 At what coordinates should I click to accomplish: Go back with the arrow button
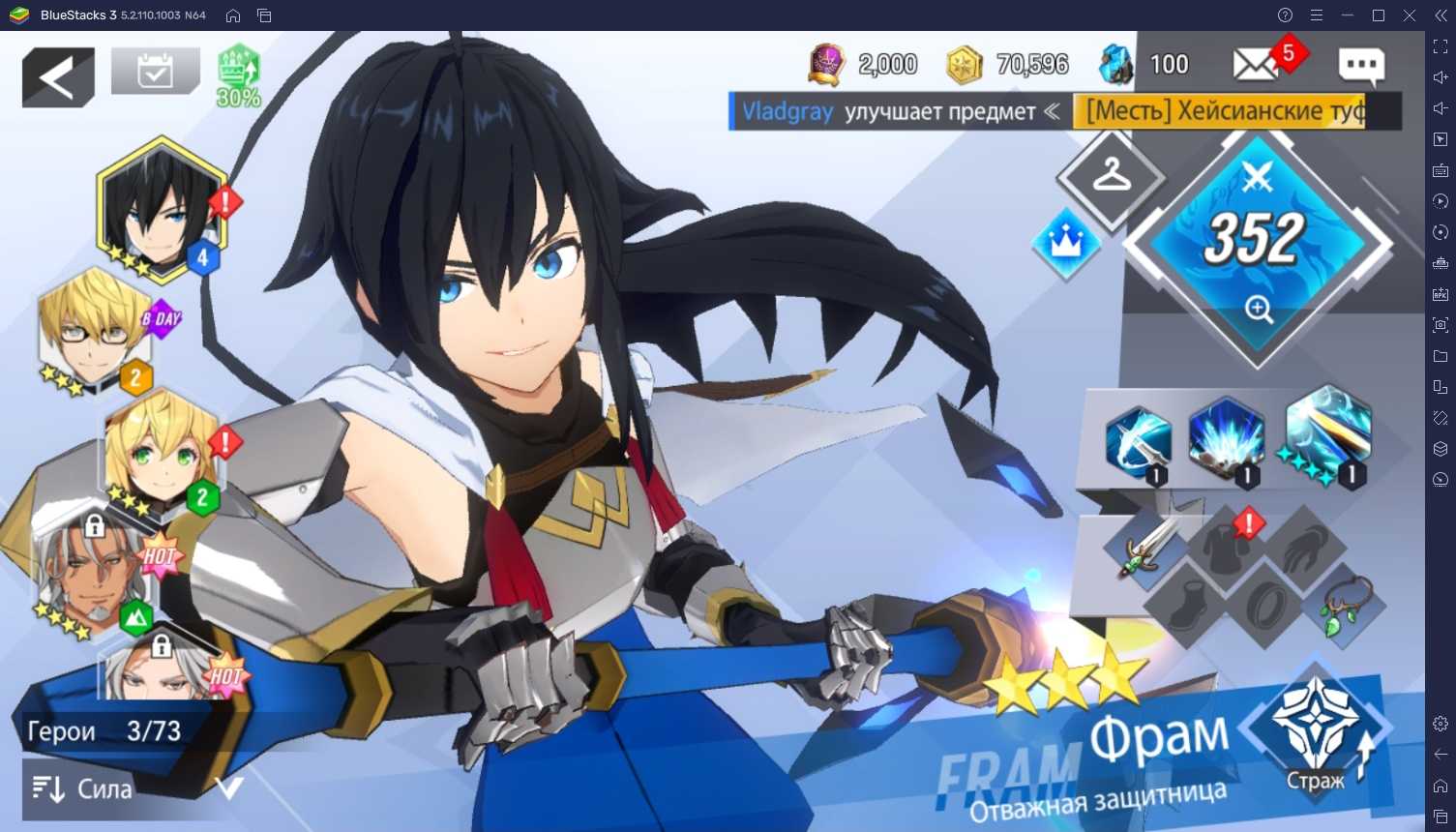point(58,77)
